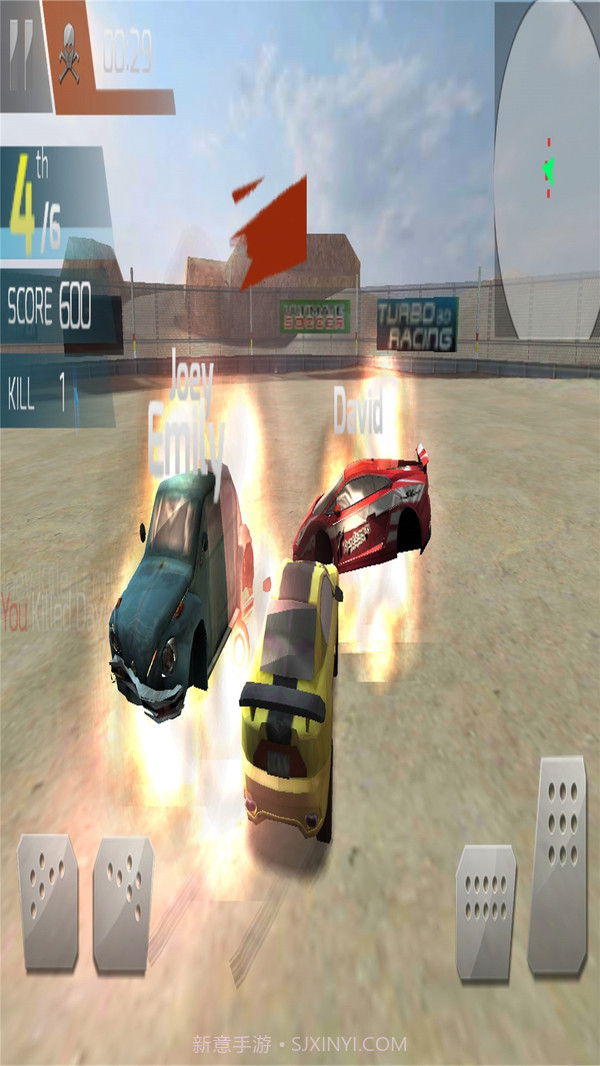Tap the circular radar minimap

pyautogui.click(x=548, y=170)
